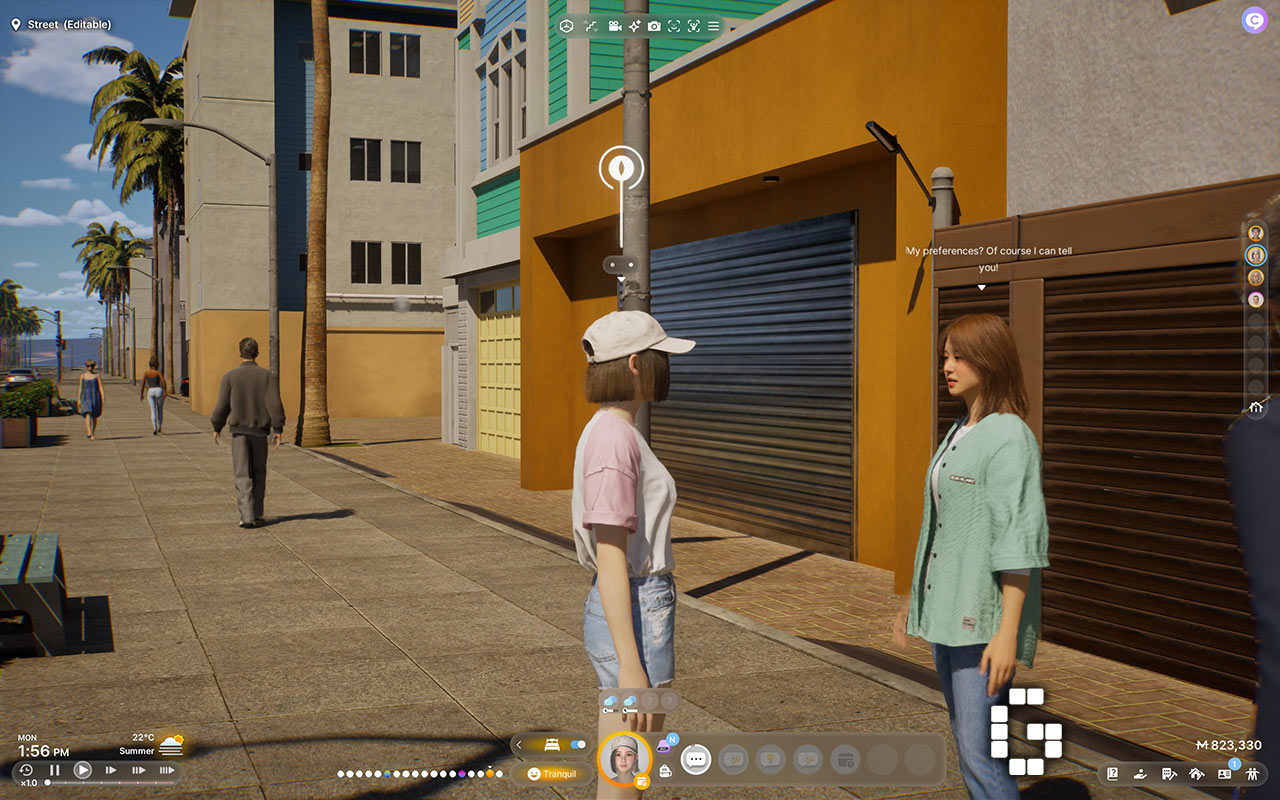Go home using the house icon
Image resolution: width=1280 pixels, height=800 pixels.
[1256, 407]
